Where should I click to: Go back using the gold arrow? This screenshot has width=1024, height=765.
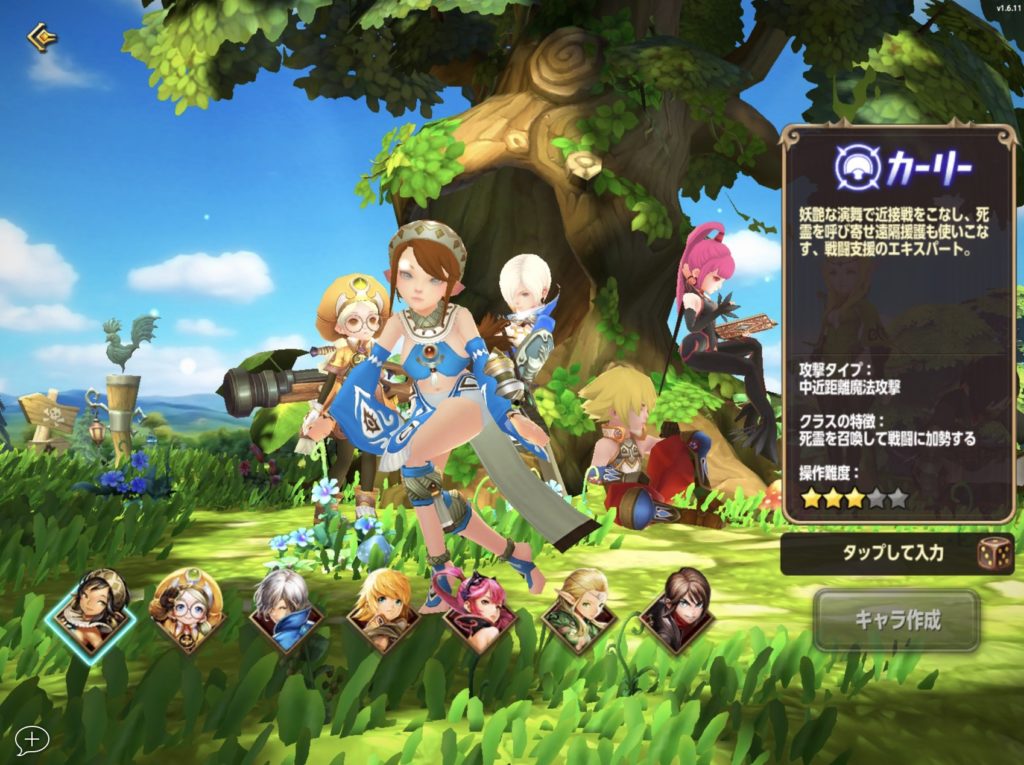[x=41, y=38]
